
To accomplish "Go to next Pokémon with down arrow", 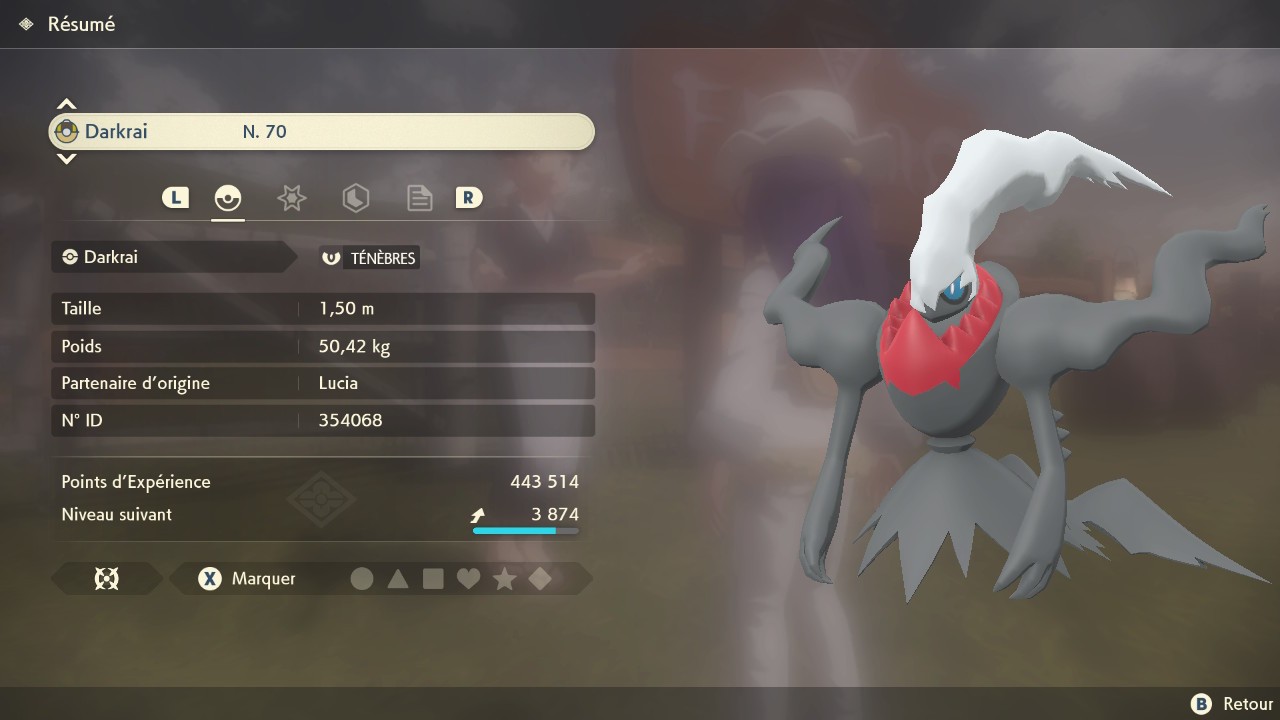I will [66, 159].
